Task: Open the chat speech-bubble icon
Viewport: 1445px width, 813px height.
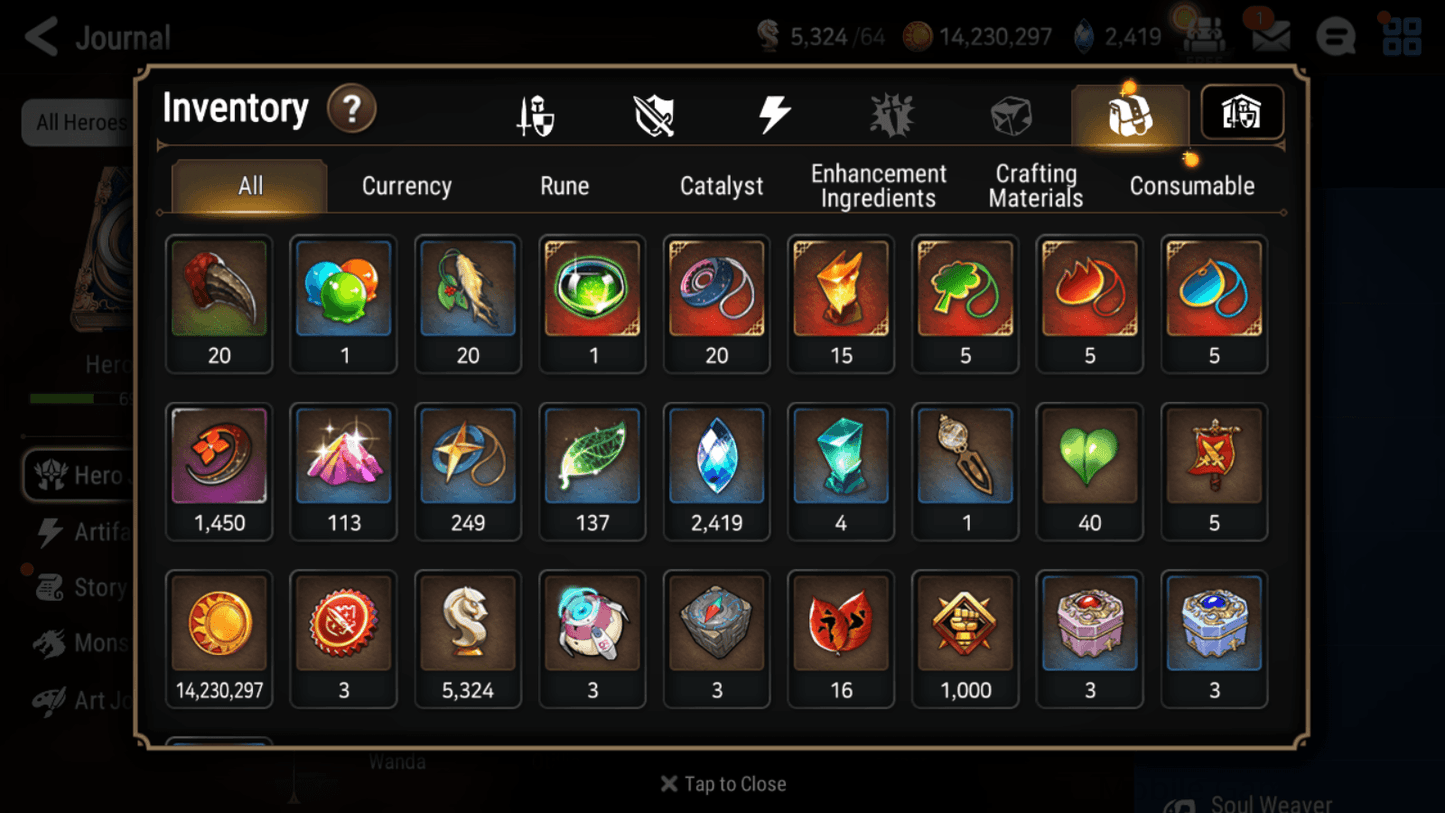Action: click(x=1335, y=36)
